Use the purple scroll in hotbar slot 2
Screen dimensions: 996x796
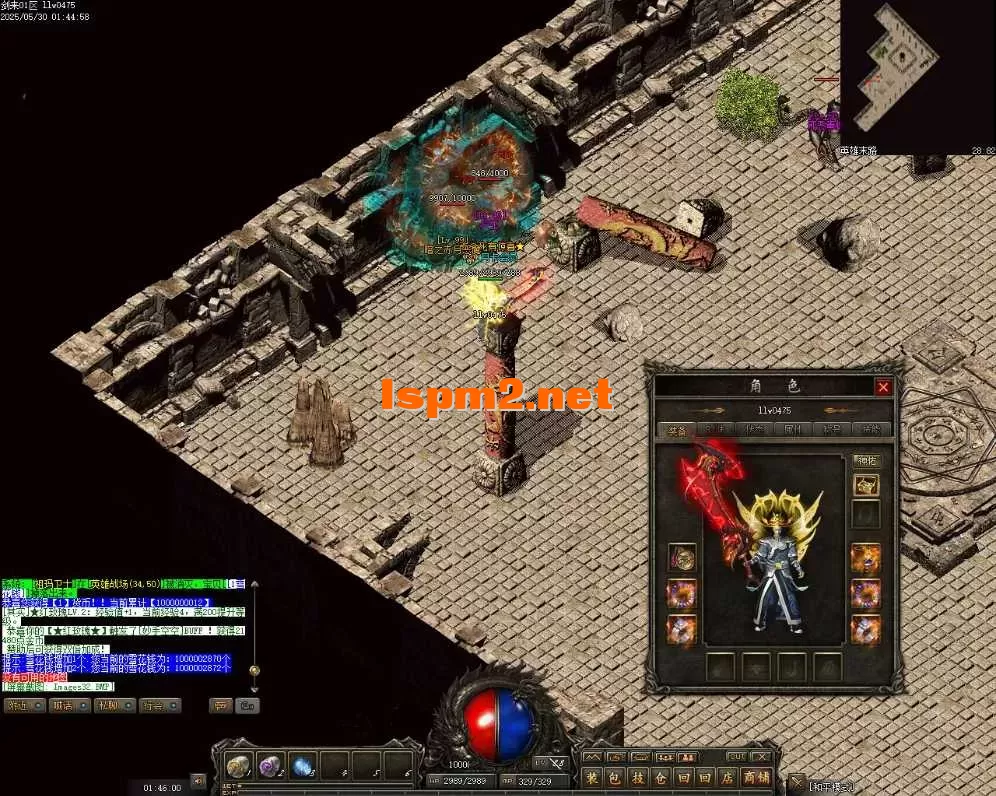pos(270,766)
